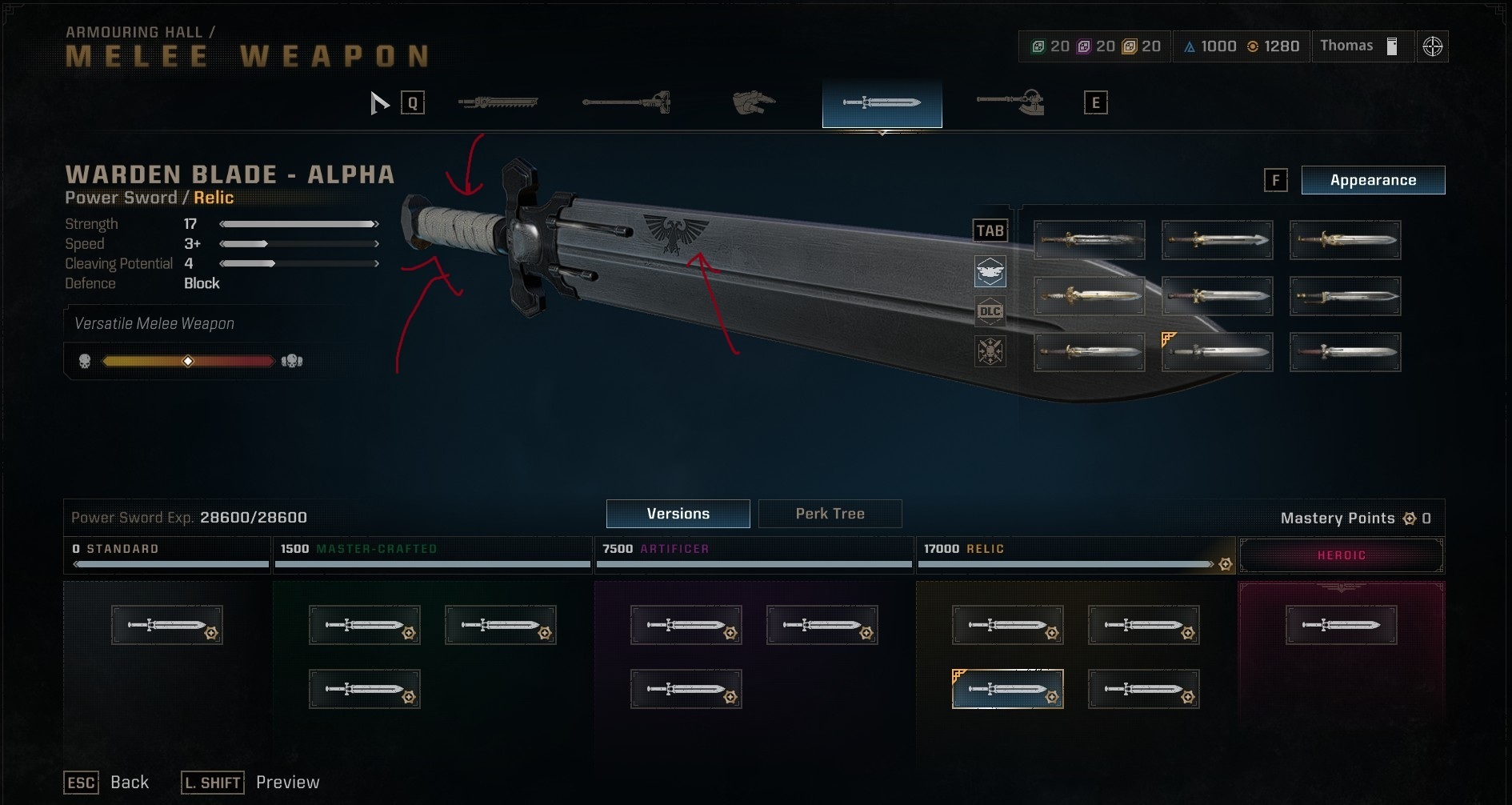Switch to the Power Axe category
This screenshot has height=805, width=1512.
[x=1010, y=102]
